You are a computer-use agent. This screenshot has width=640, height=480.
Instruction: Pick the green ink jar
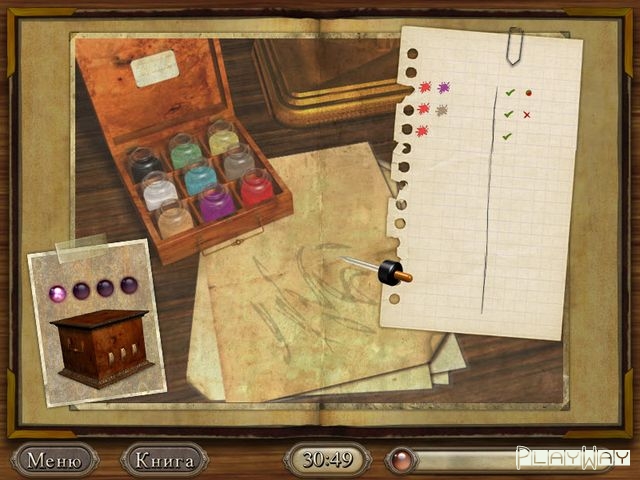coord(185,152)
